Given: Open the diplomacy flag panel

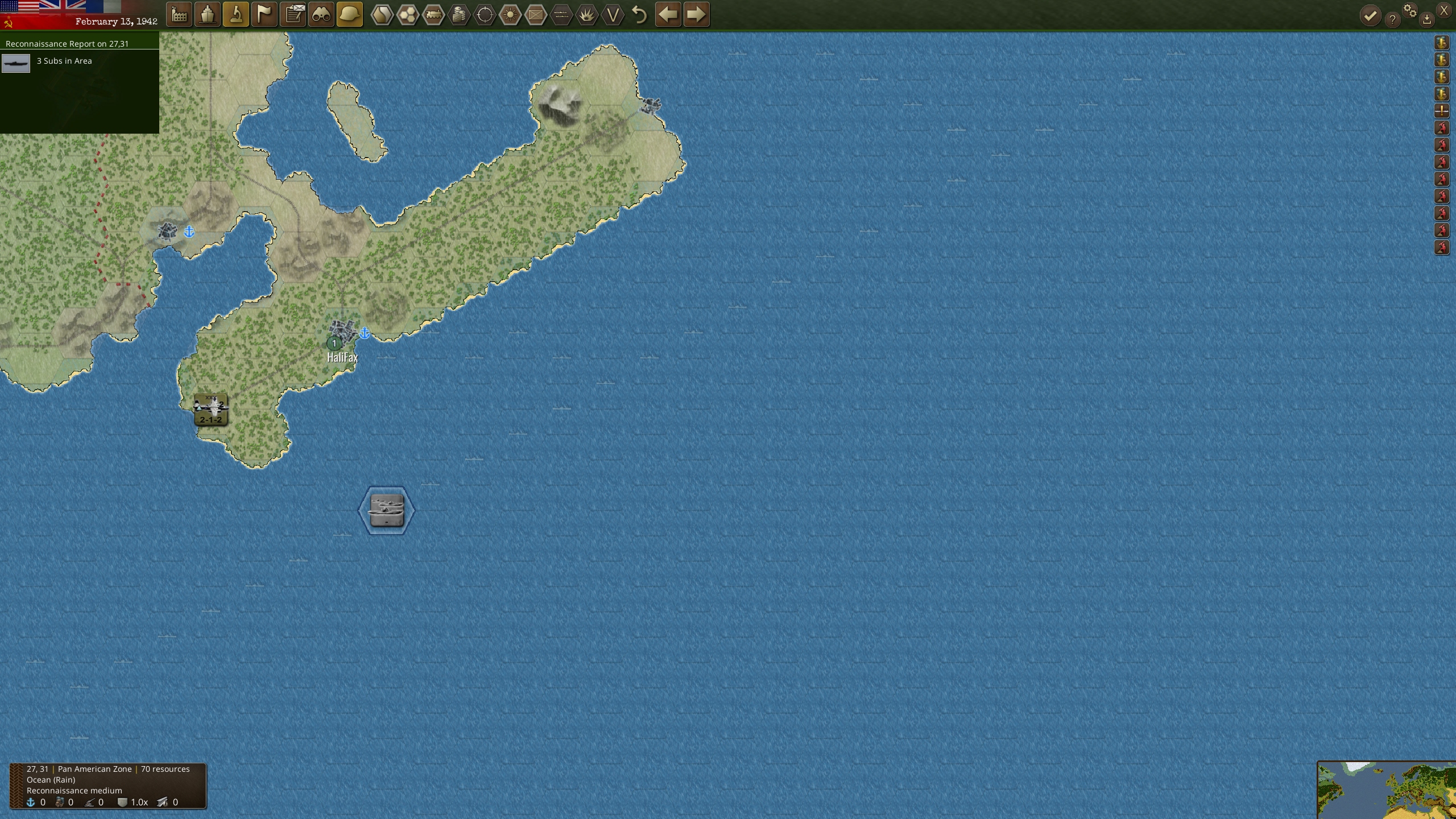Looking at the screenshot, I should (x=264, y=14).
